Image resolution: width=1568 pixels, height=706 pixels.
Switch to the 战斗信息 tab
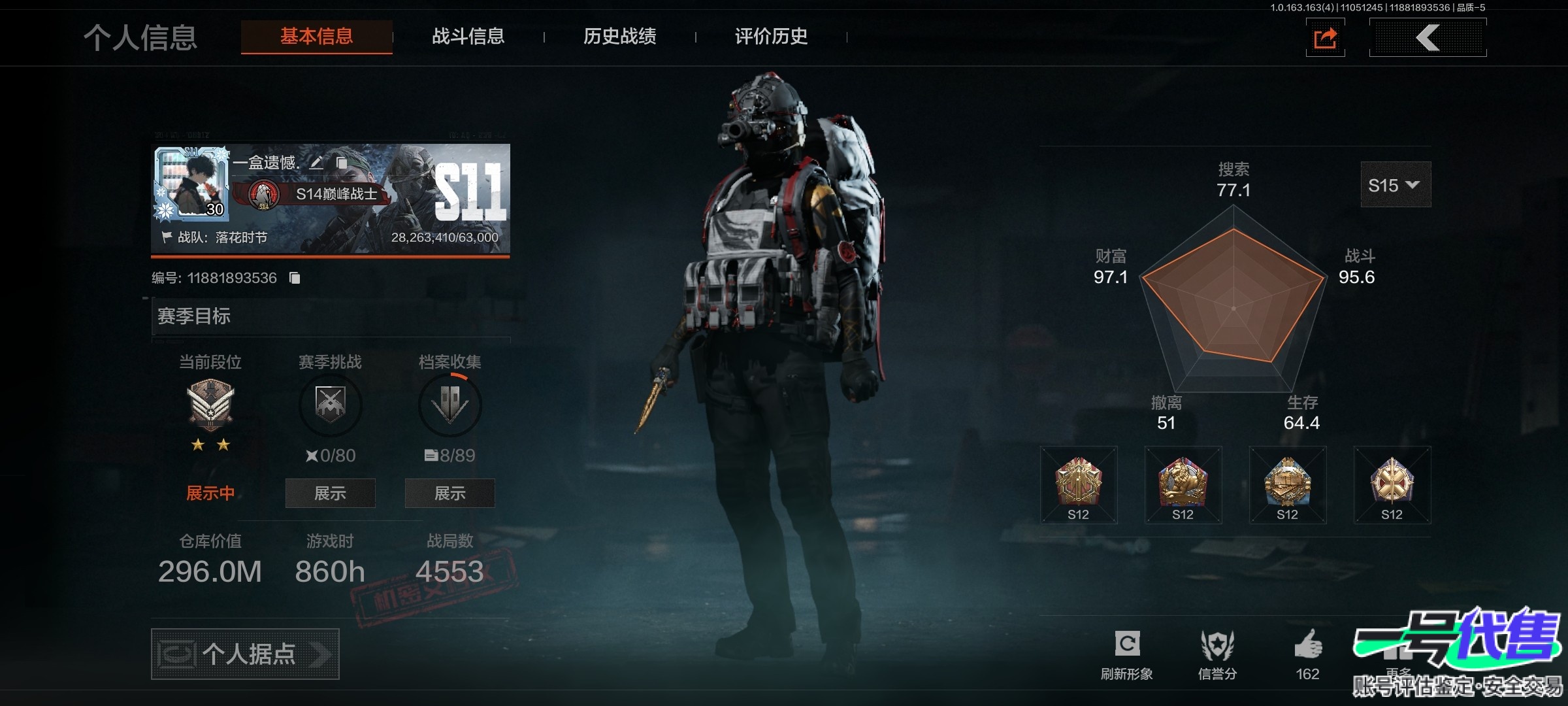(x=468, y=37)
